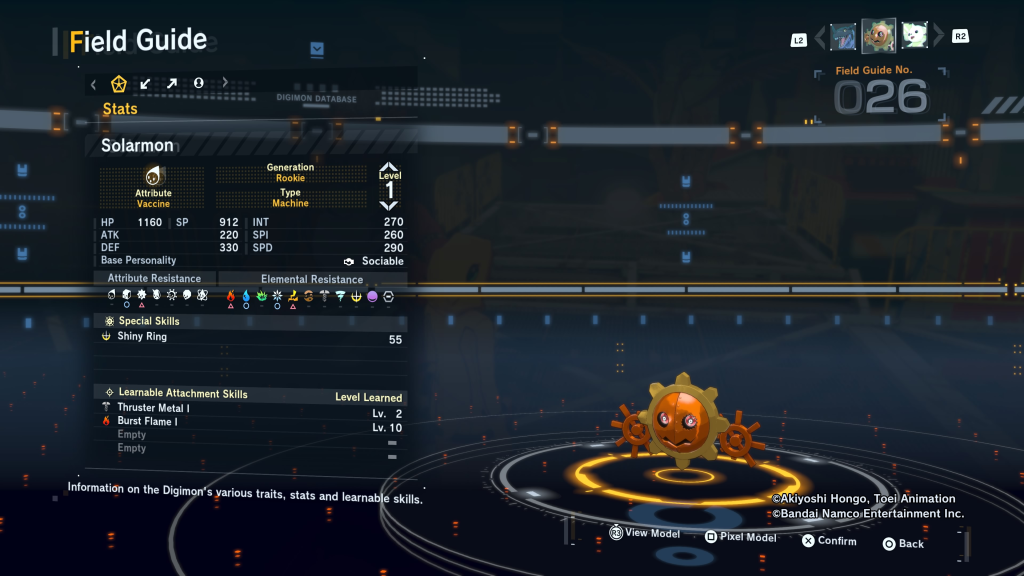This screenshot has height=576, width=1024.
Task: Select the Thruster Metal I skill row
Action: tap(250, 409)
